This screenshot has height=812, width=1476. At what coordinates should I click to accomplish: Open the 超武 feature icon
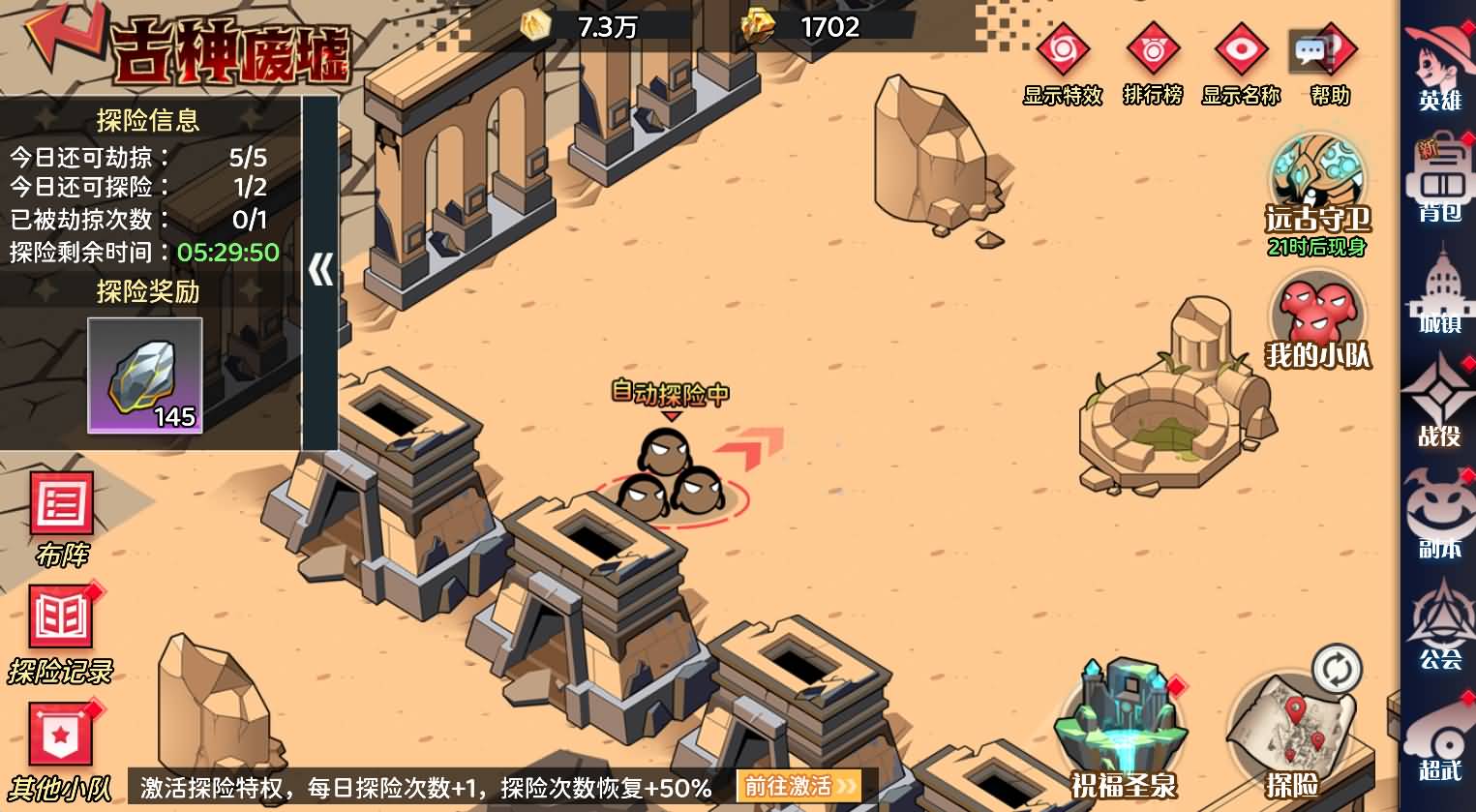click(x=1441, y=750)
